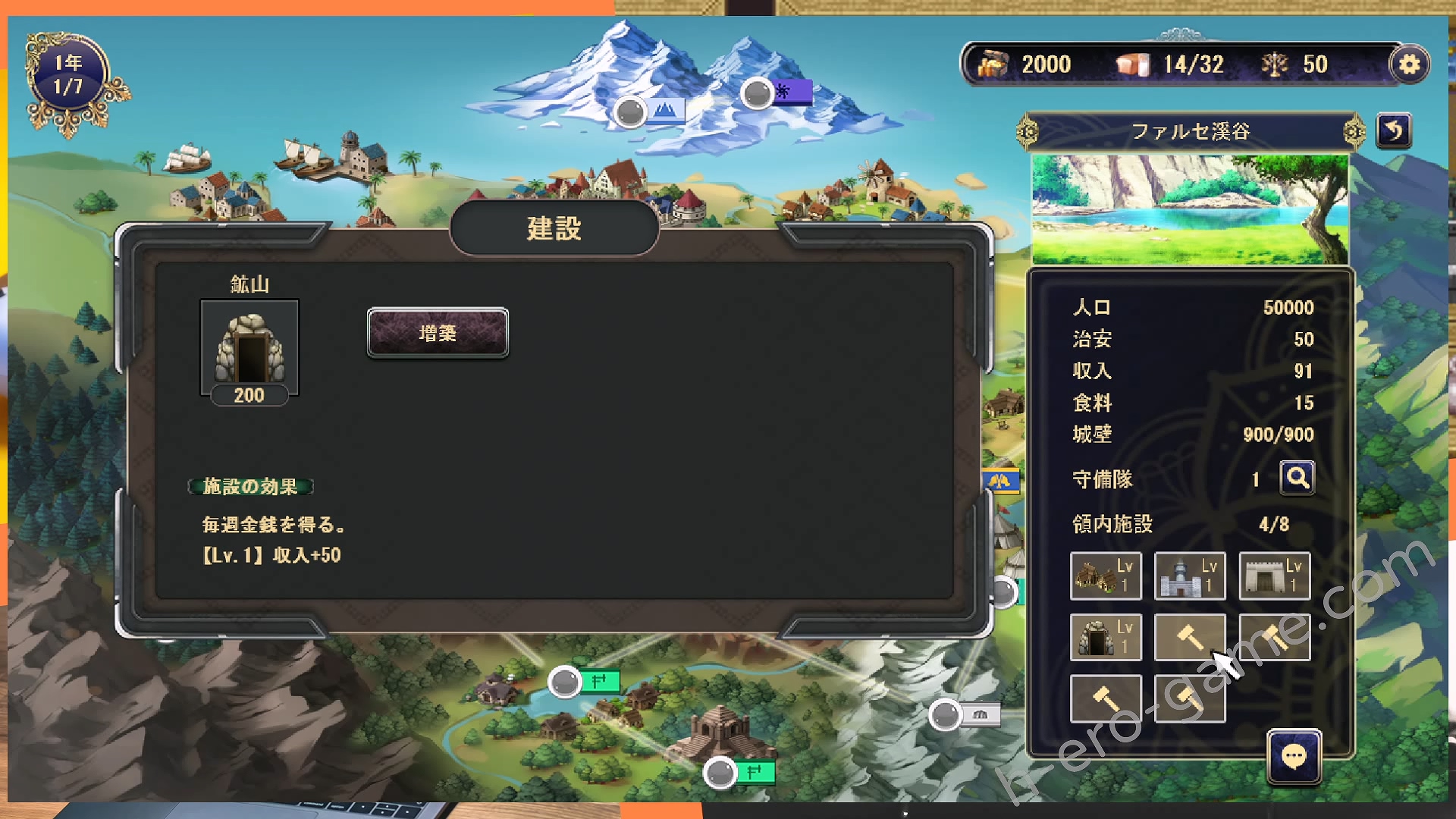This screenshot has height=819, width=1456.
Task: Inspect the garrison with the magnifier button
Action: (x=1297, y=479)
